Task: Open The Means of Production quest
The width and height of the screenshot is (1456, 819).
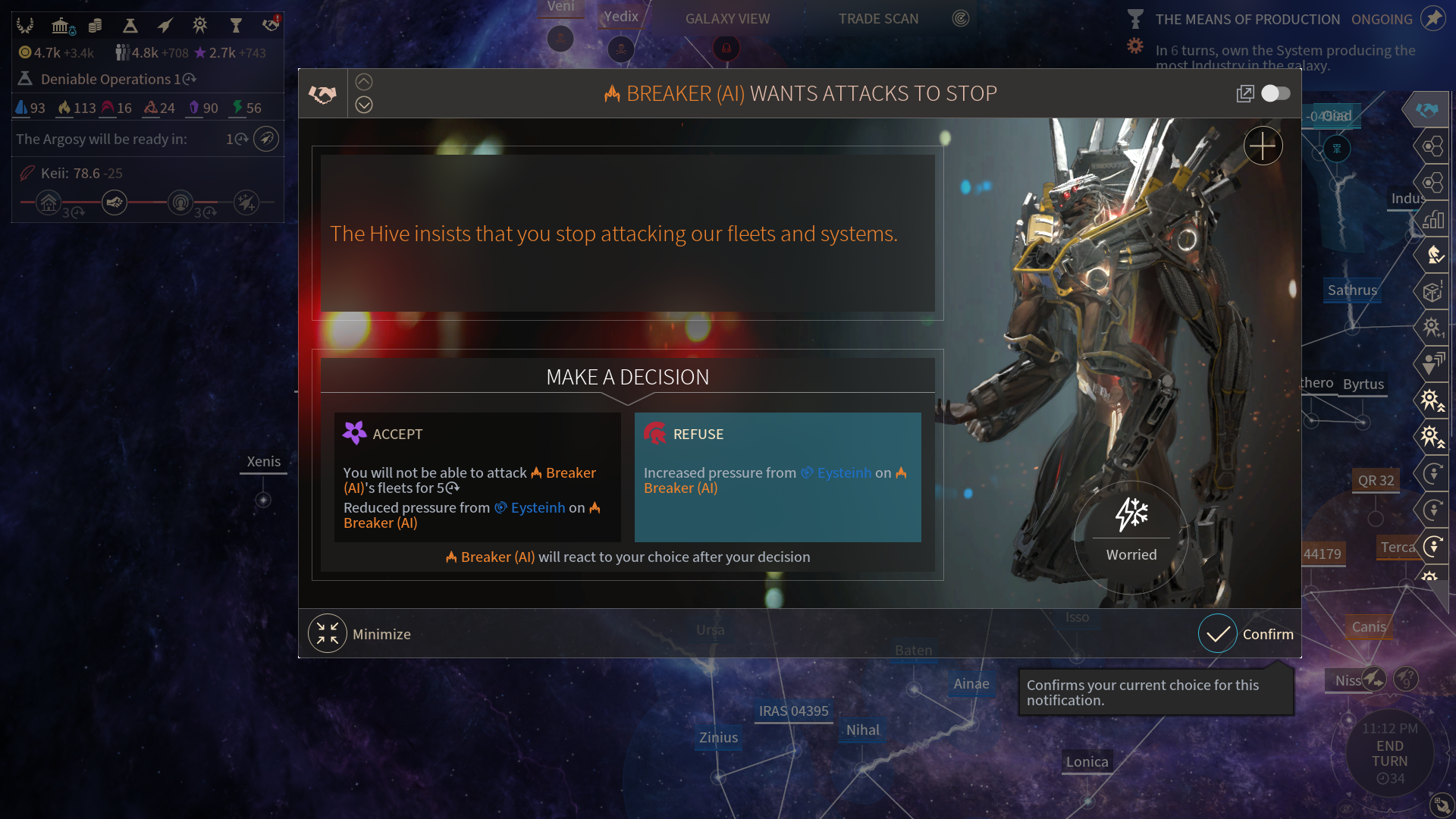Action: pos(1247,20)
